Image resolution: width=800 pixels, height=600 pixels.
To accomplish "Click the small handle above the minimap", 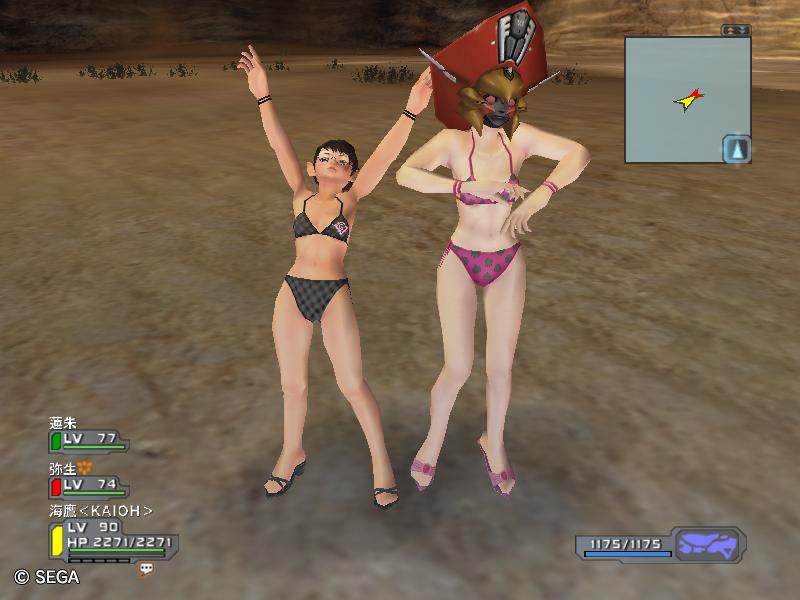I will click(x=736, y=30).
